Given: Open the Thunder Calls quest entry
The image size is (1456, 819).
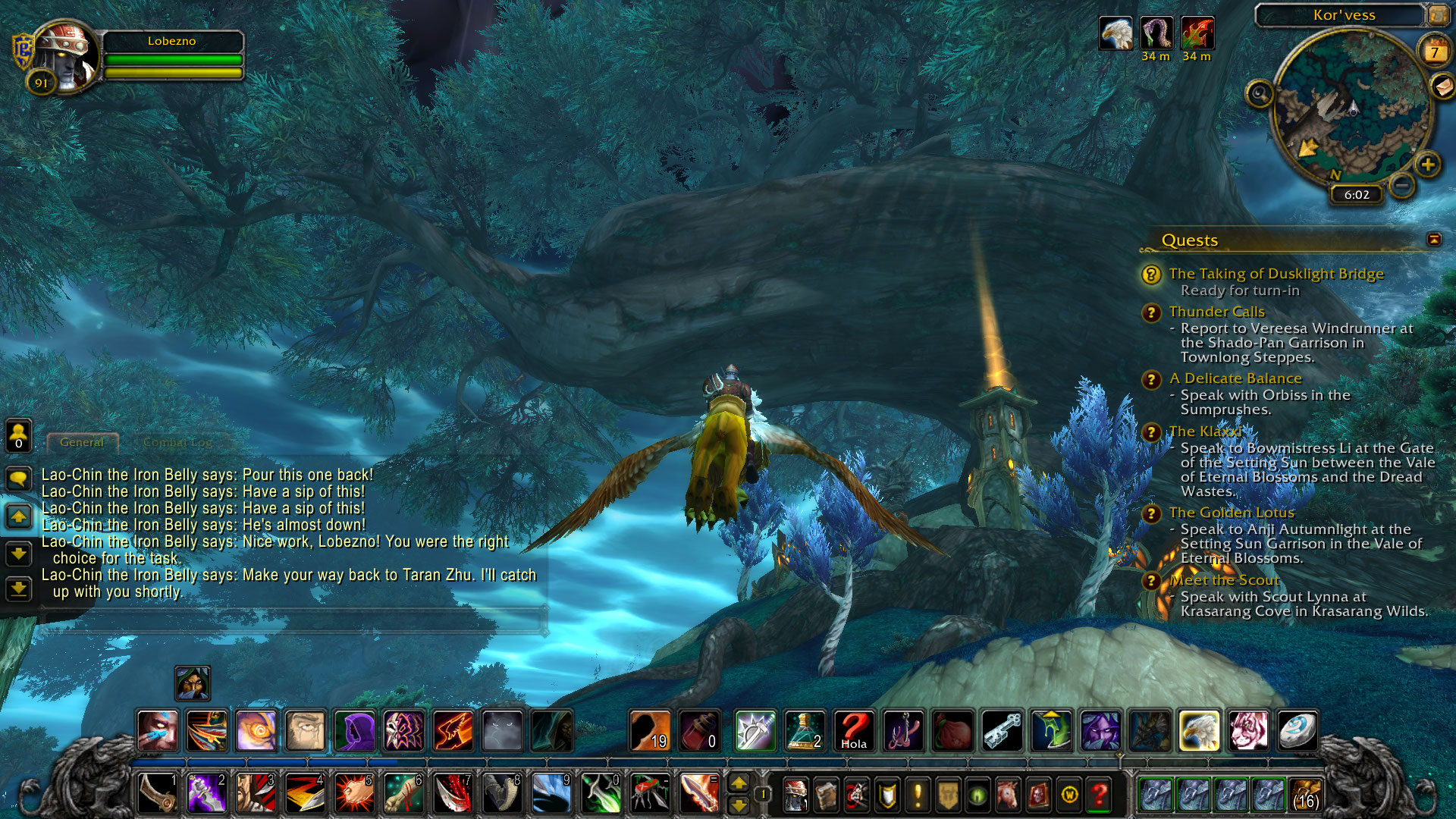Looking at the screenshot, I should (1216, 312).
